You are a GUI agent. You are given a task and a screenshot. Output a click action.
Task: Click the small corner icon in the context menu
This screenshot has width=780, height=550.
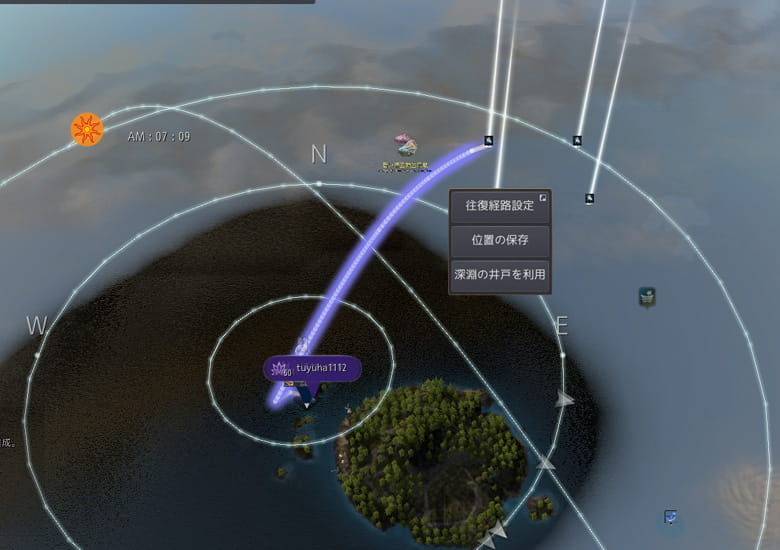coord(543,198)
